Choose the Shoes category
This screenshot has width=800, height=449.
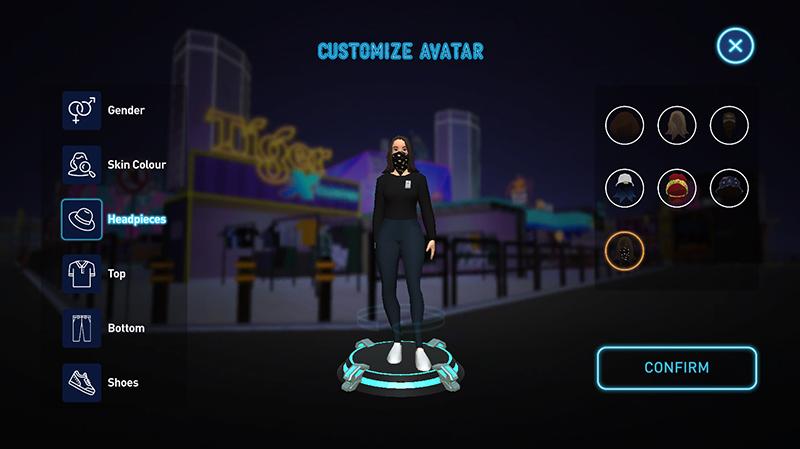pyautogui.click(x=80, y=382)
